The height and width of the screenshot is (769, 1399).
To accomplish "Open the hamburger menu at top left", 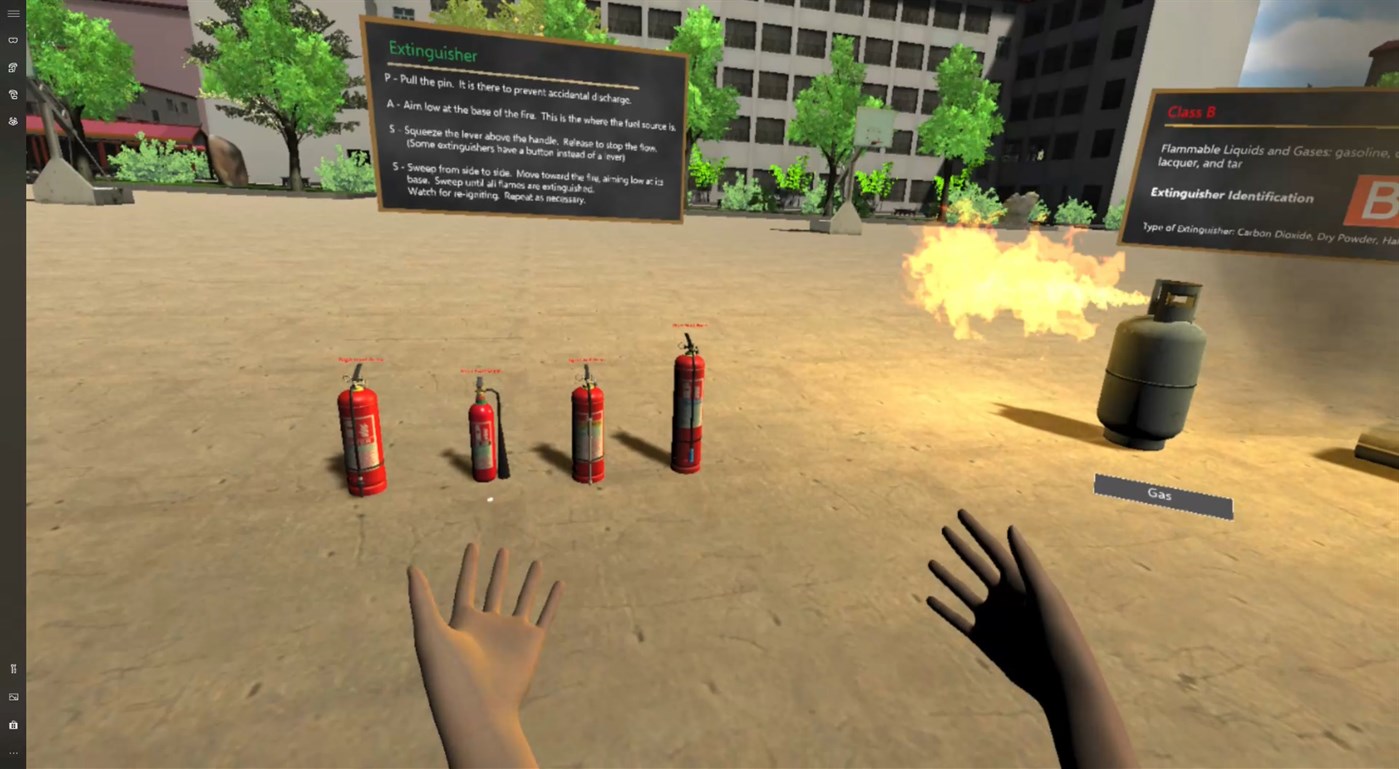I will pos(13,13).
